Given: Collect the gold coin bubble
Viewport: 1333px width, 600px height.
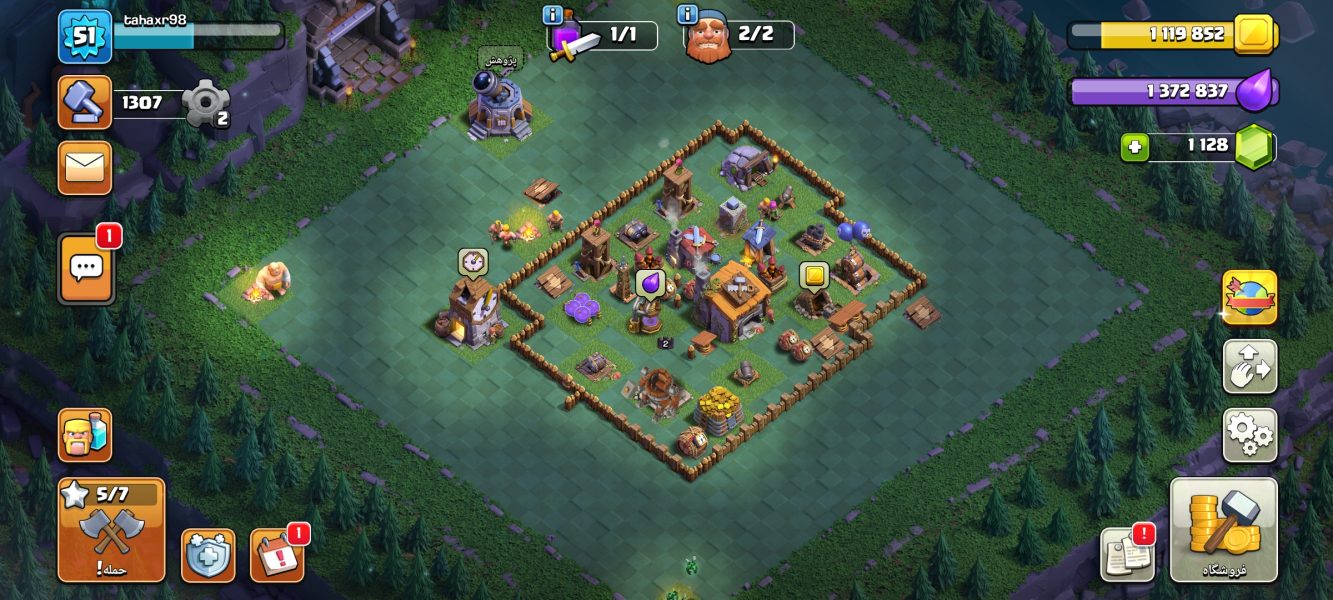Looking at the screenshot, I should click(x=814, y=276).
